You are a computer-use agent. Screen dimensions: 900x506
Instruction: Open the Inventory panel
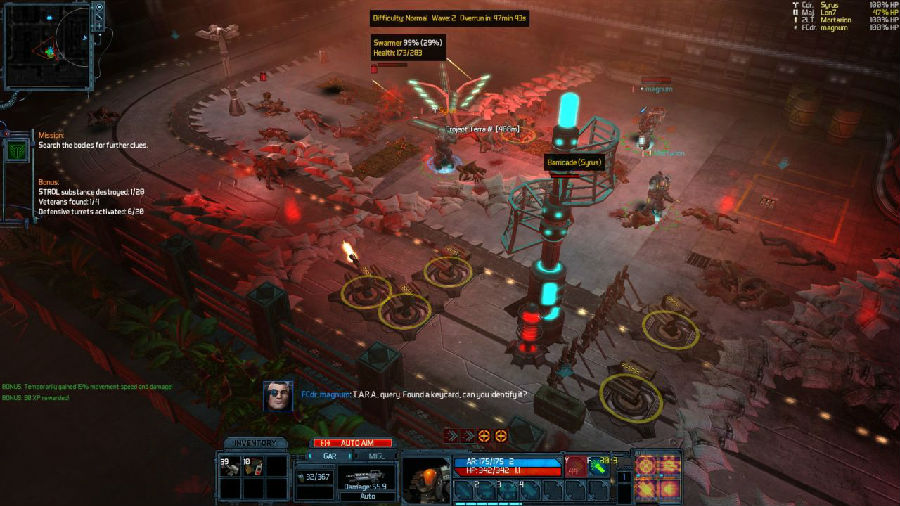click(256, 443)
